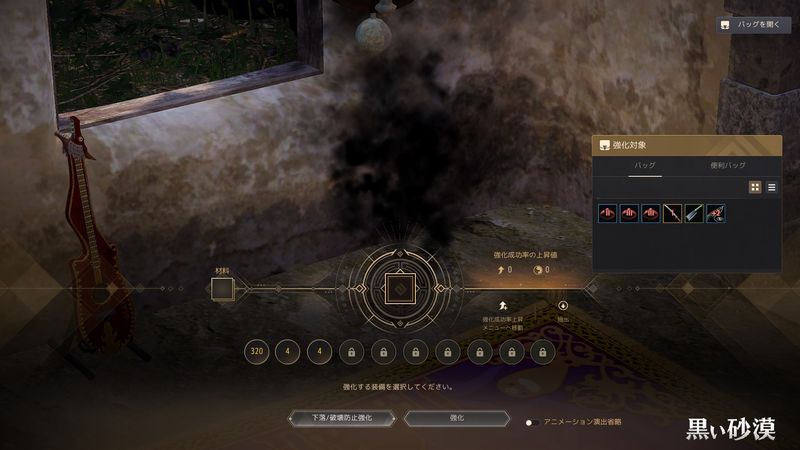Screen dimensions: 800x450
Task: Switch to the バッグ tab
Action: click(x=644, y=165)
